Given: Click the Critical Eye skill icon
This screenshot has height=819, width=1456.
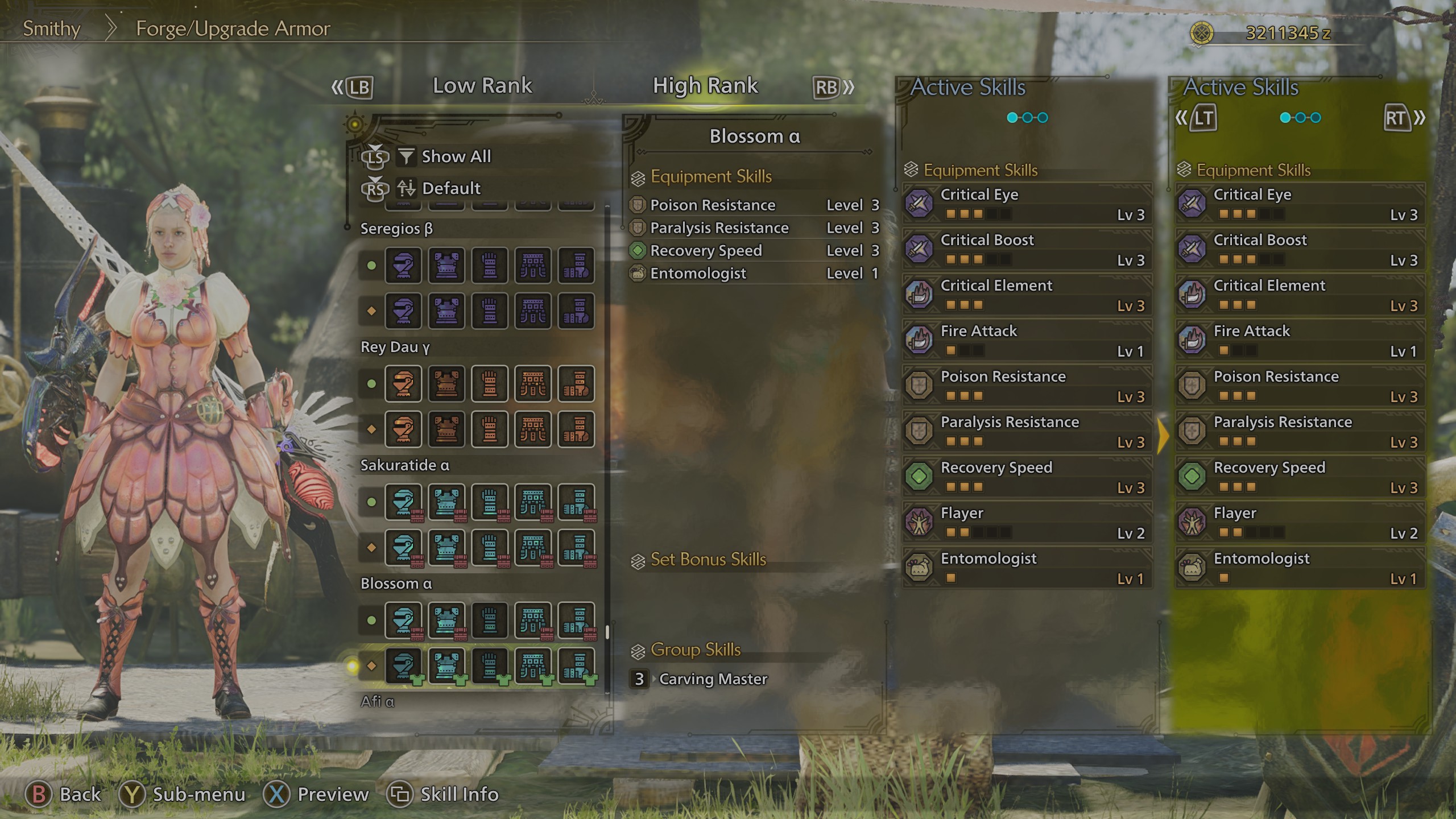Looking at the screenshot, I should pyautogui.click(x=919, y=203).
